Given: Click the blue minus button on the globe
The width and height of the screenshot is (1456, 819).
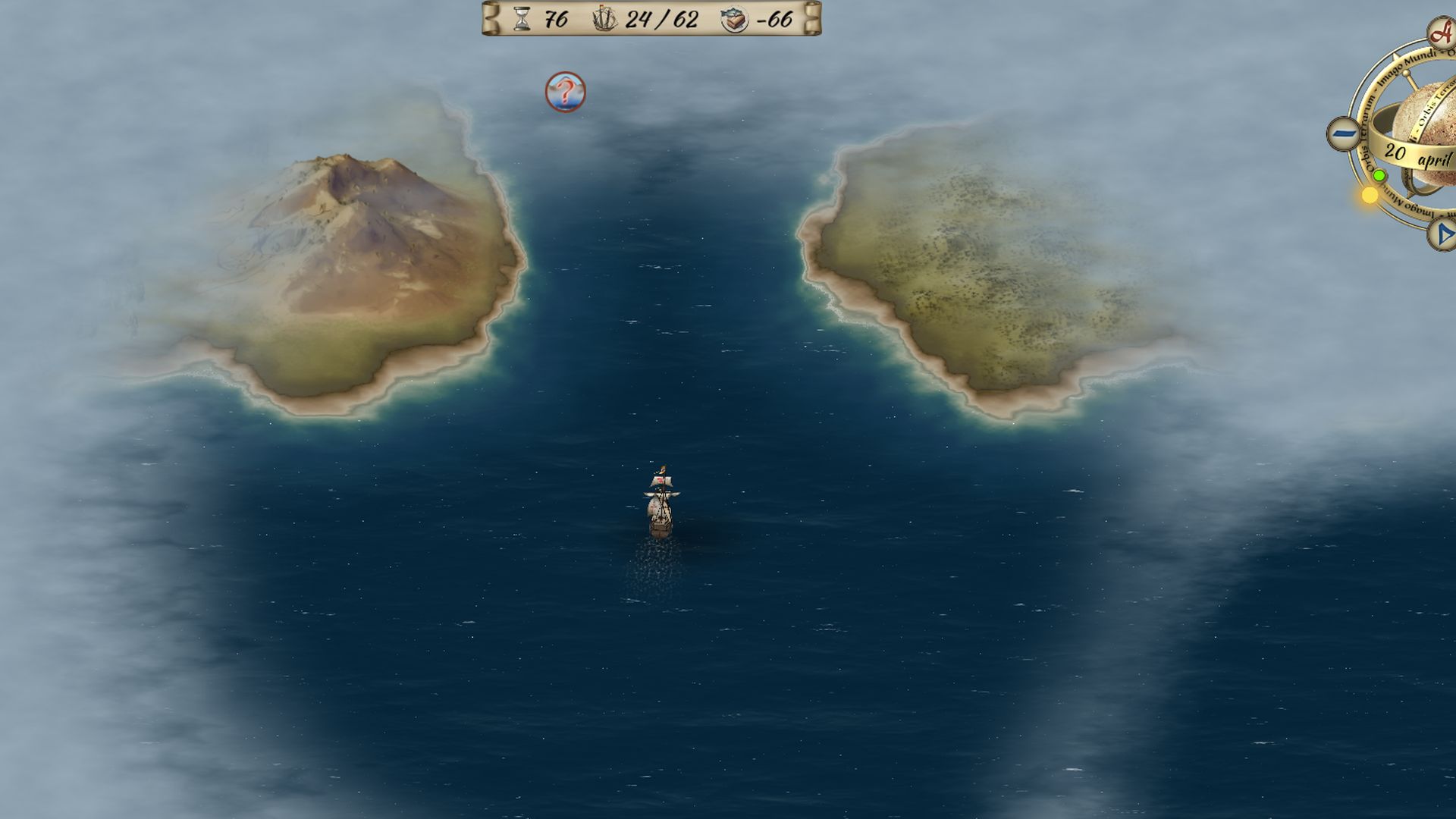Looking at the screenshot, I should 1345,134.
